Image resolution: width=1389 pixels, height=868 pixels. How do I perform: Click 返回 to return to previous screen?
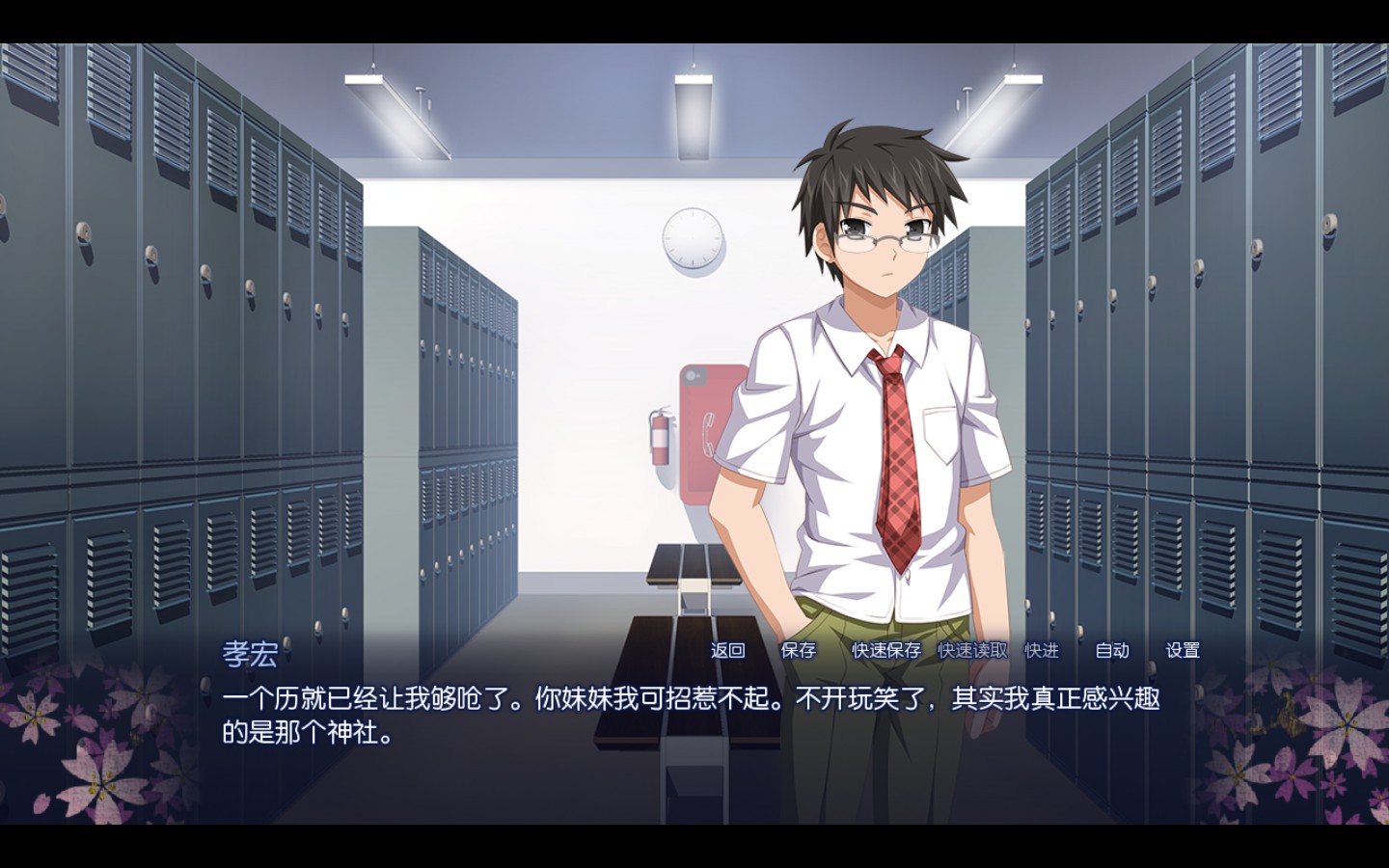tap(727, 651)
